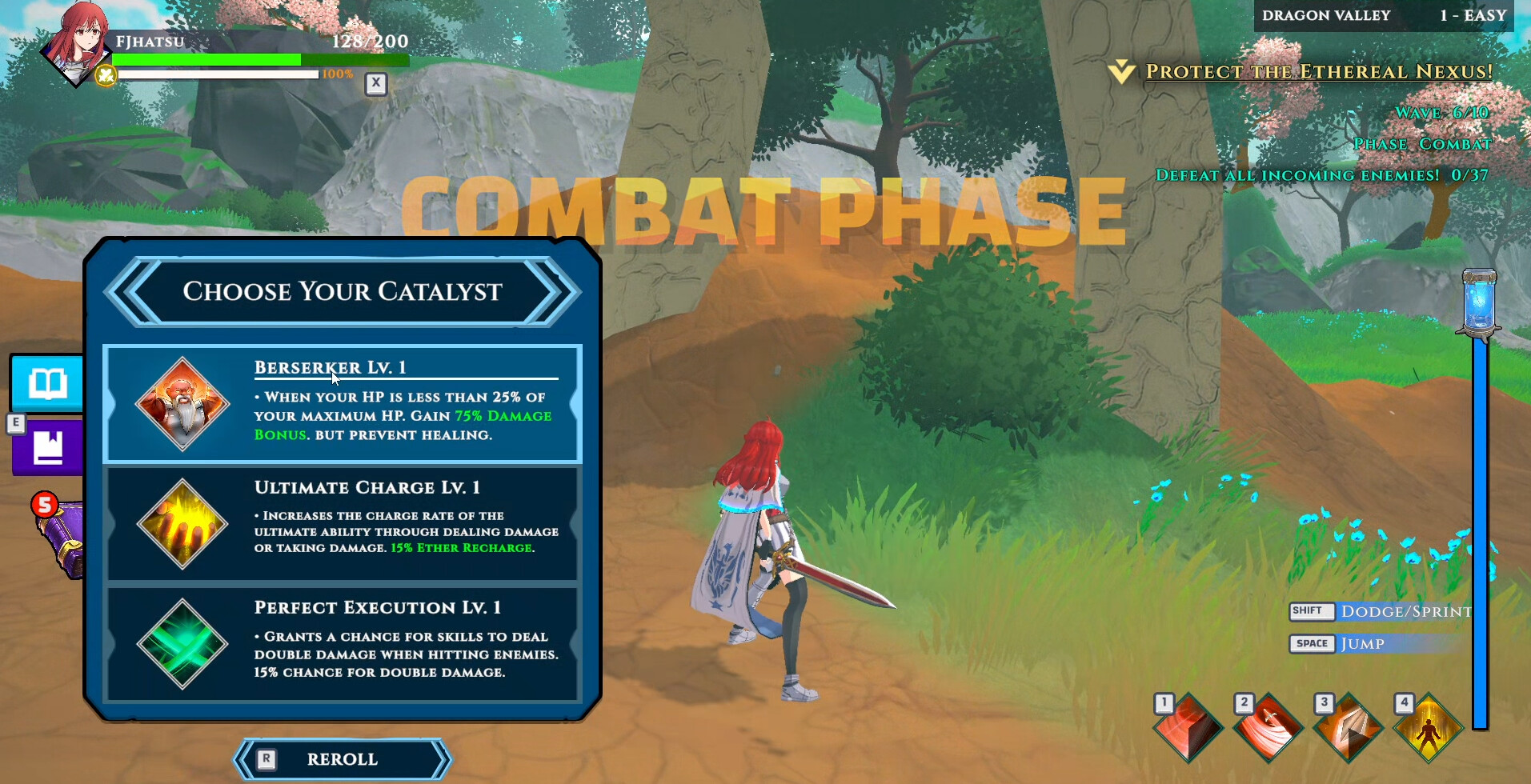Viewport: 1531px width, 784px height.
Task: Pick the Ultimate Charge Lv. 1 option
Action: pyautogui.click(x=343, y=525)
